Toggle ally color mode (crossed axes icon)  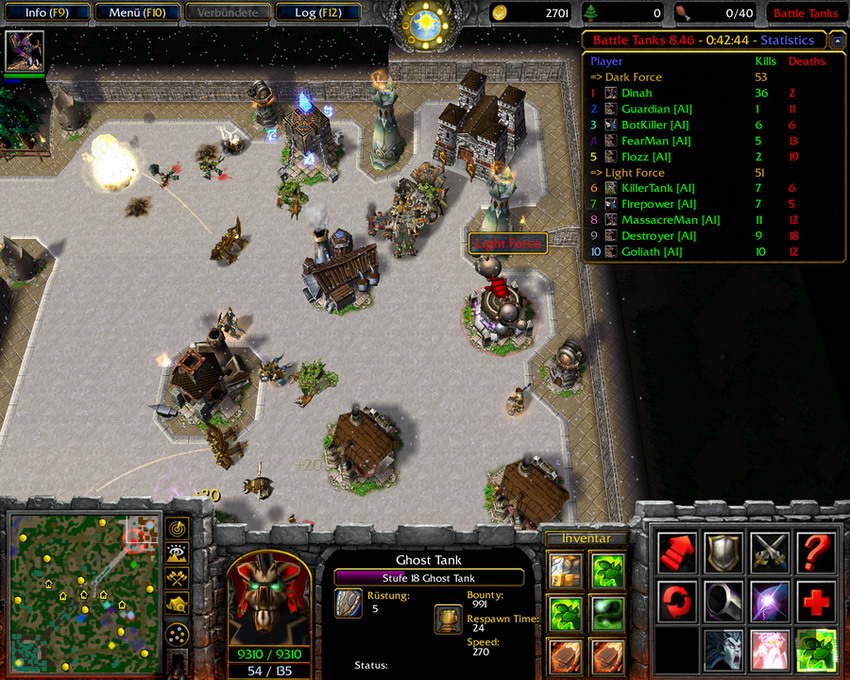click(178, 578)
